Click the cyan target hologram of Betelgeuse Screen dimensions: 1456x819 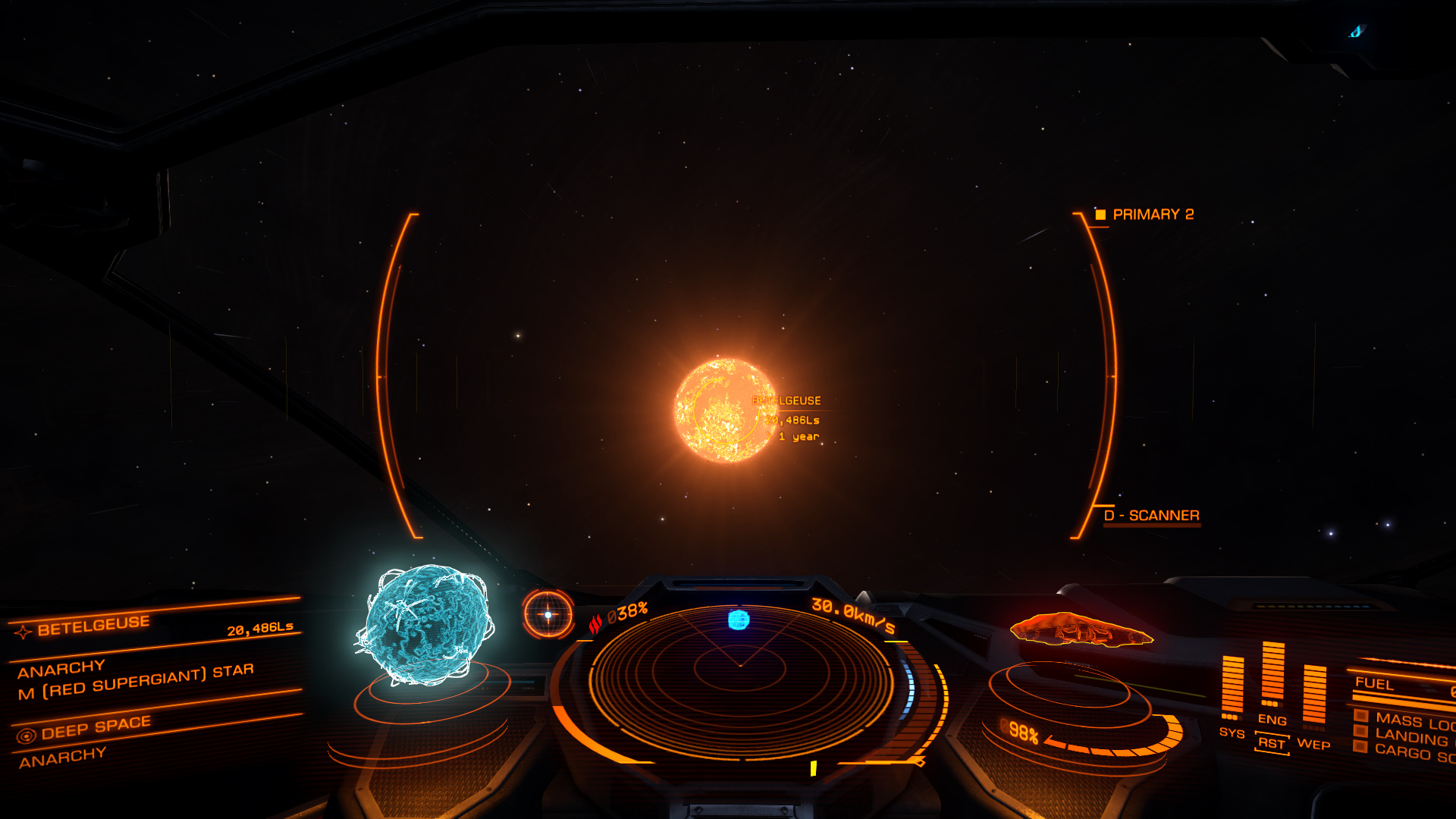pos(425,626)
